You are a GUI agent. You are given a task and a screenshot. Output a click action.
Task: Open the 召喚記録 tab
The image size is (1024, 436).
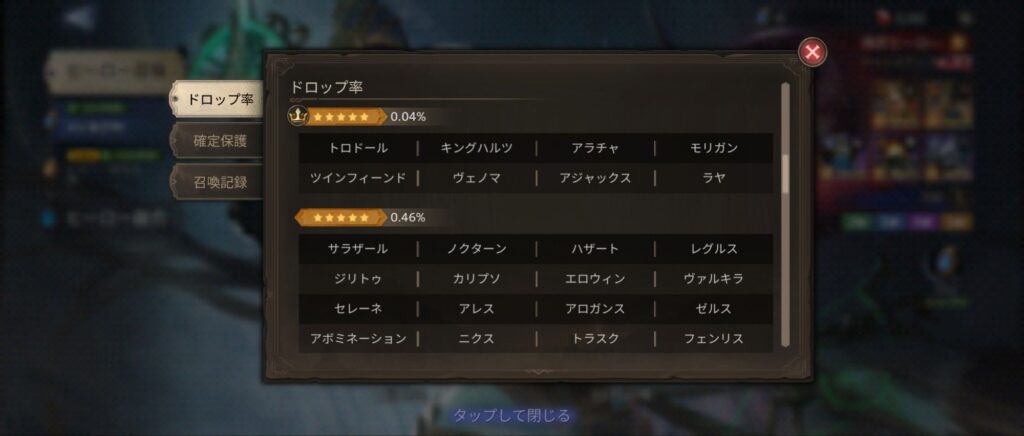point(219,183)
